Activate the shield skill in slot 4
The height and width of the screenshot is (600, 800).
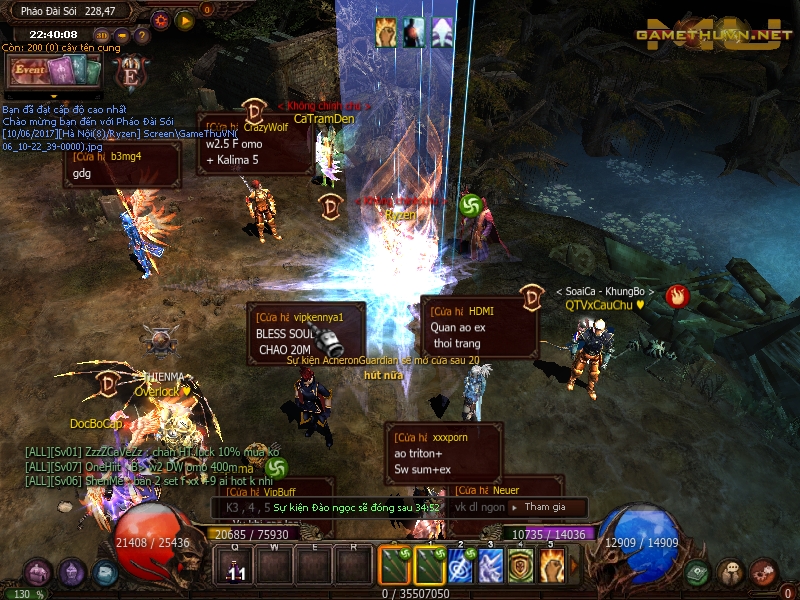pos(520,566)
